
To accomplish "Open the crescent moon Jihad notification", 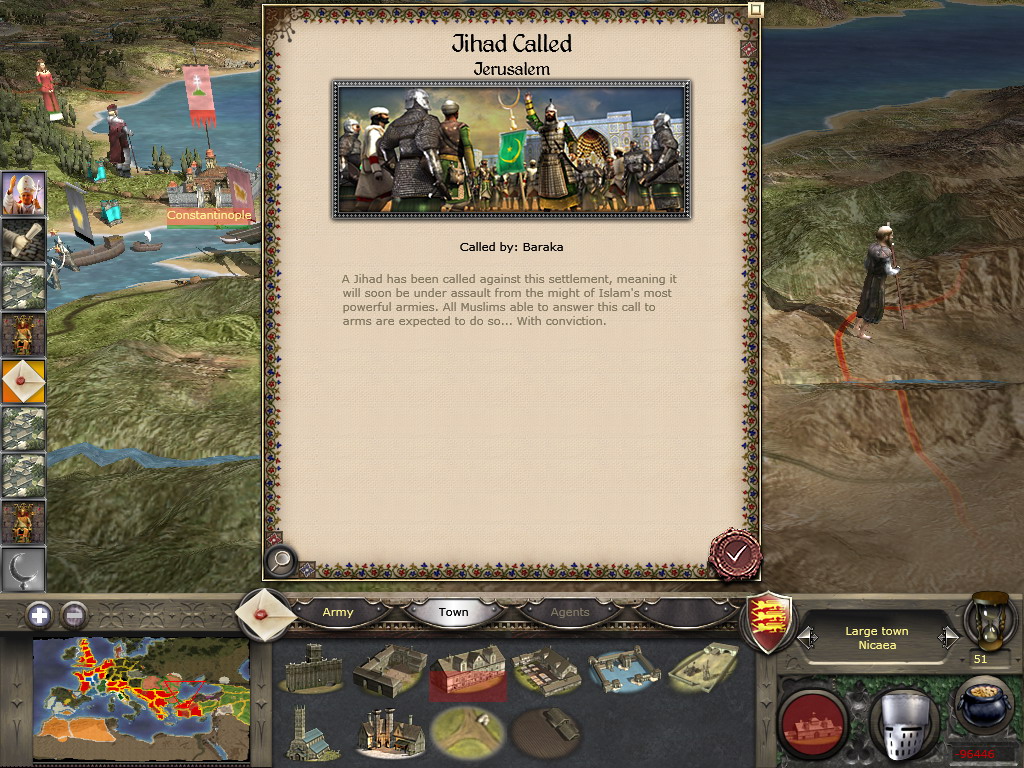I will point(22,570).
